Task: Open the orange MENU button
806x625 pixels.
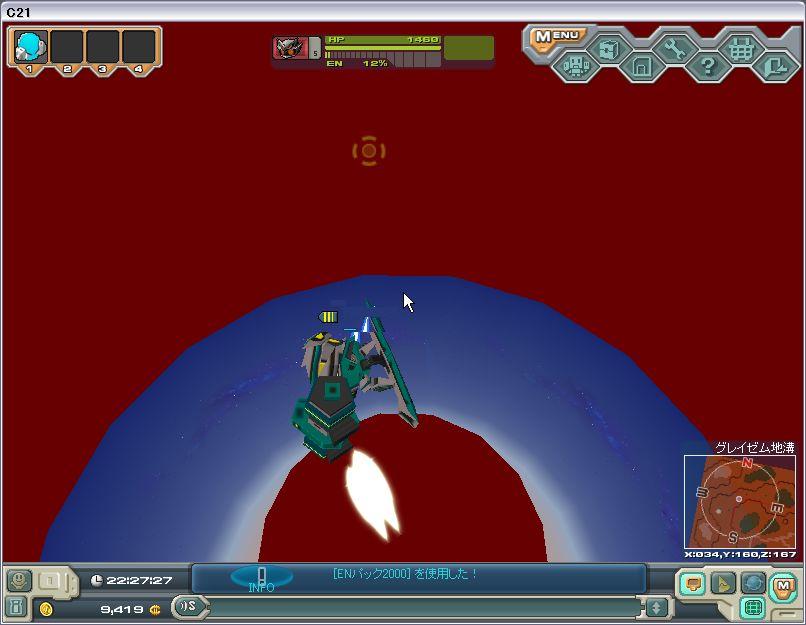Action: coord(557,37)
